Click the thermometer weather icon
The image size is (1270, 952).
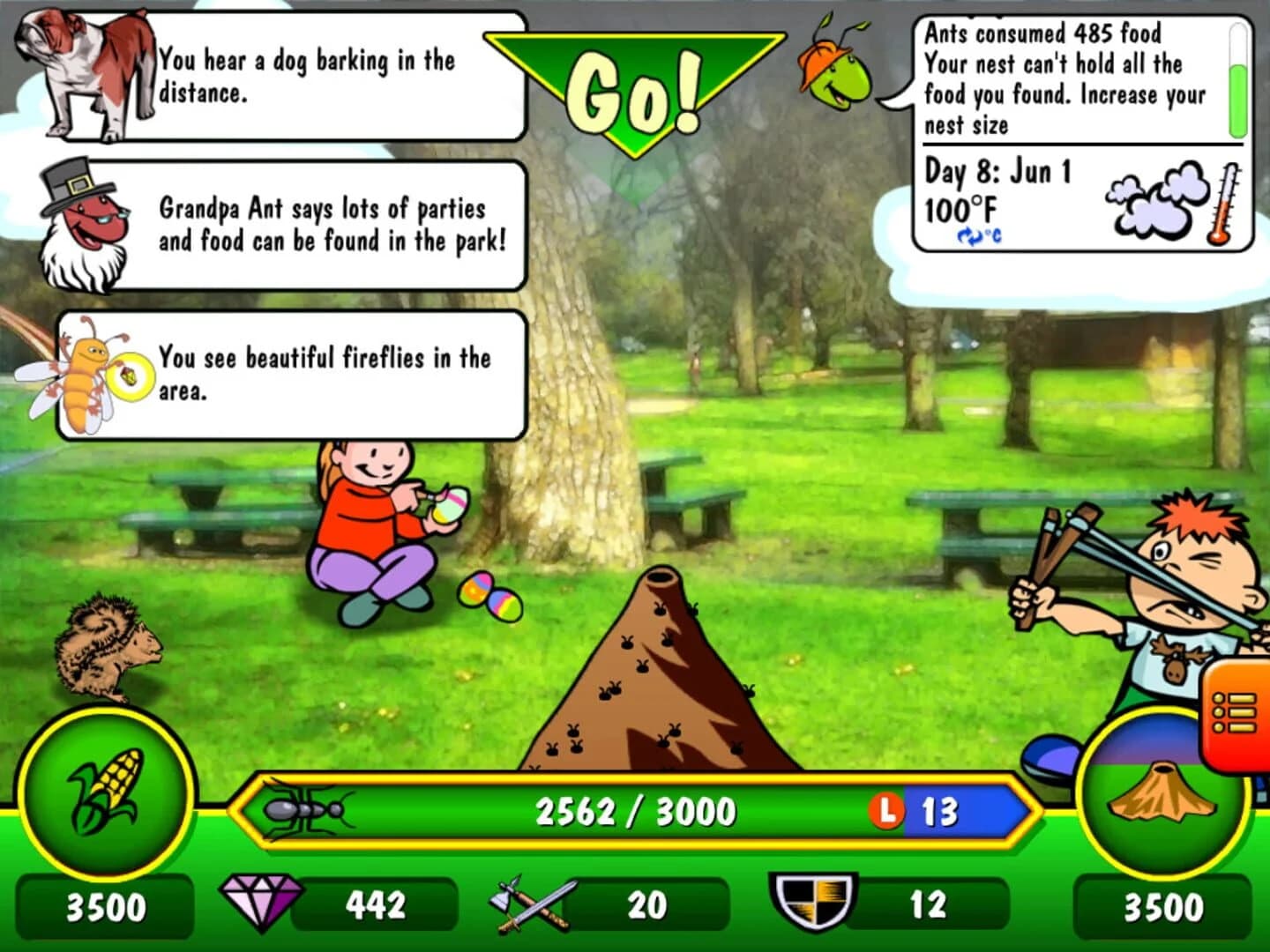pyautogui.click(x=1226, y=203)
